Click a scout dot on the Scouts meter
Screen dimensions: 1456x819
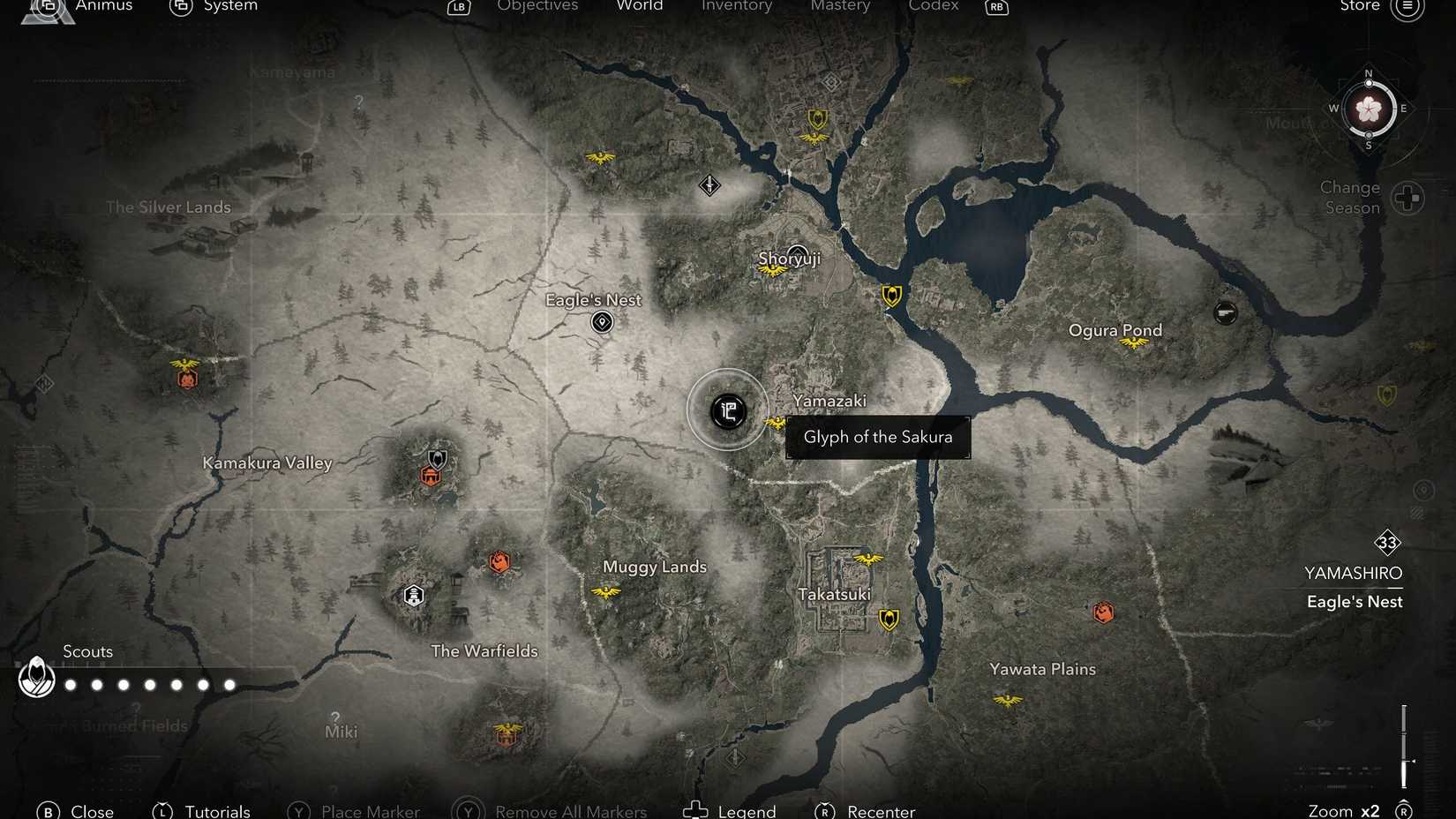point(97,684)
